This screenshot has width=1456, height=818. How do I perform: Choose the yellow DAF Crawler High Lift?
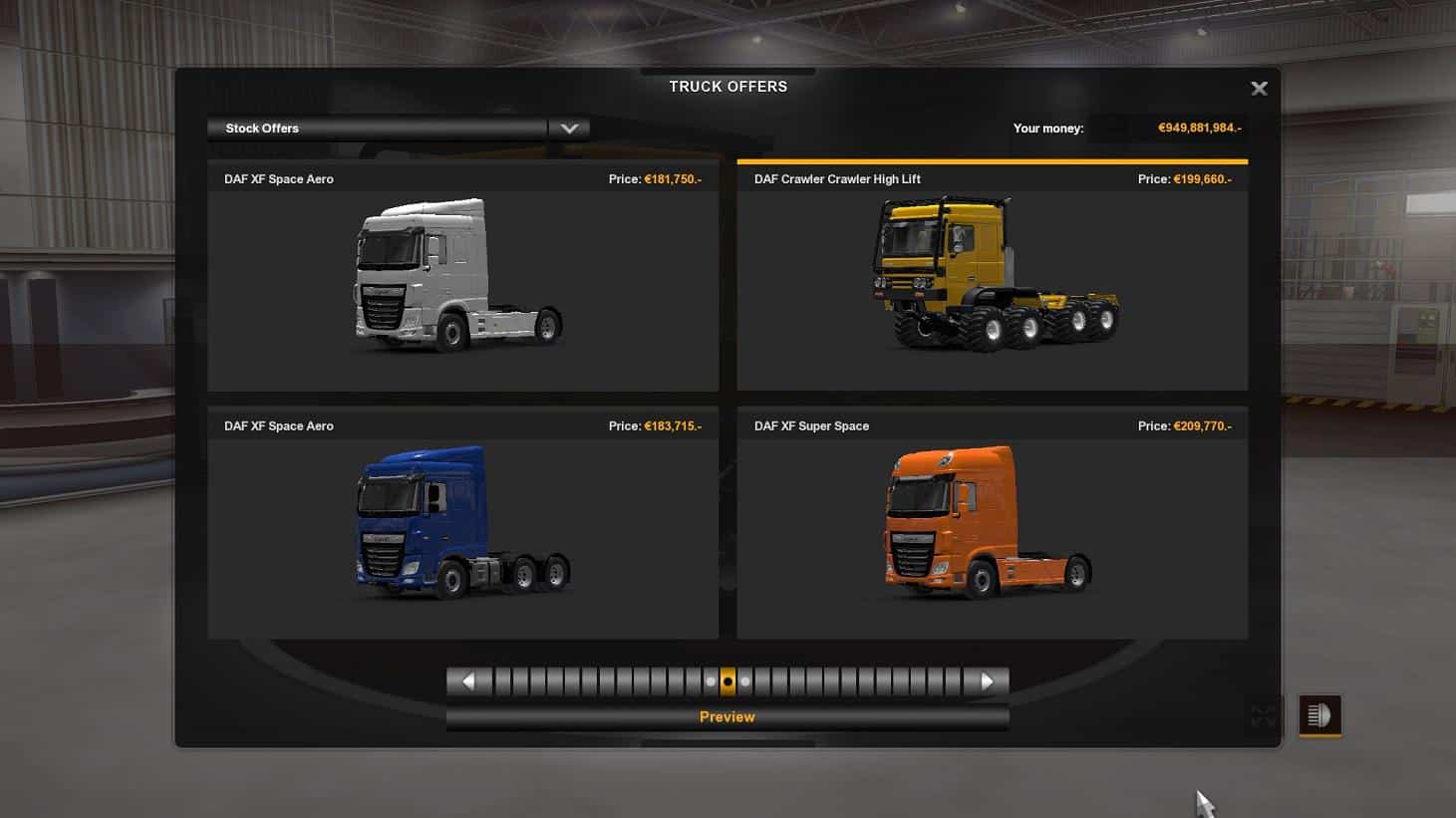[x=992, y=276]
